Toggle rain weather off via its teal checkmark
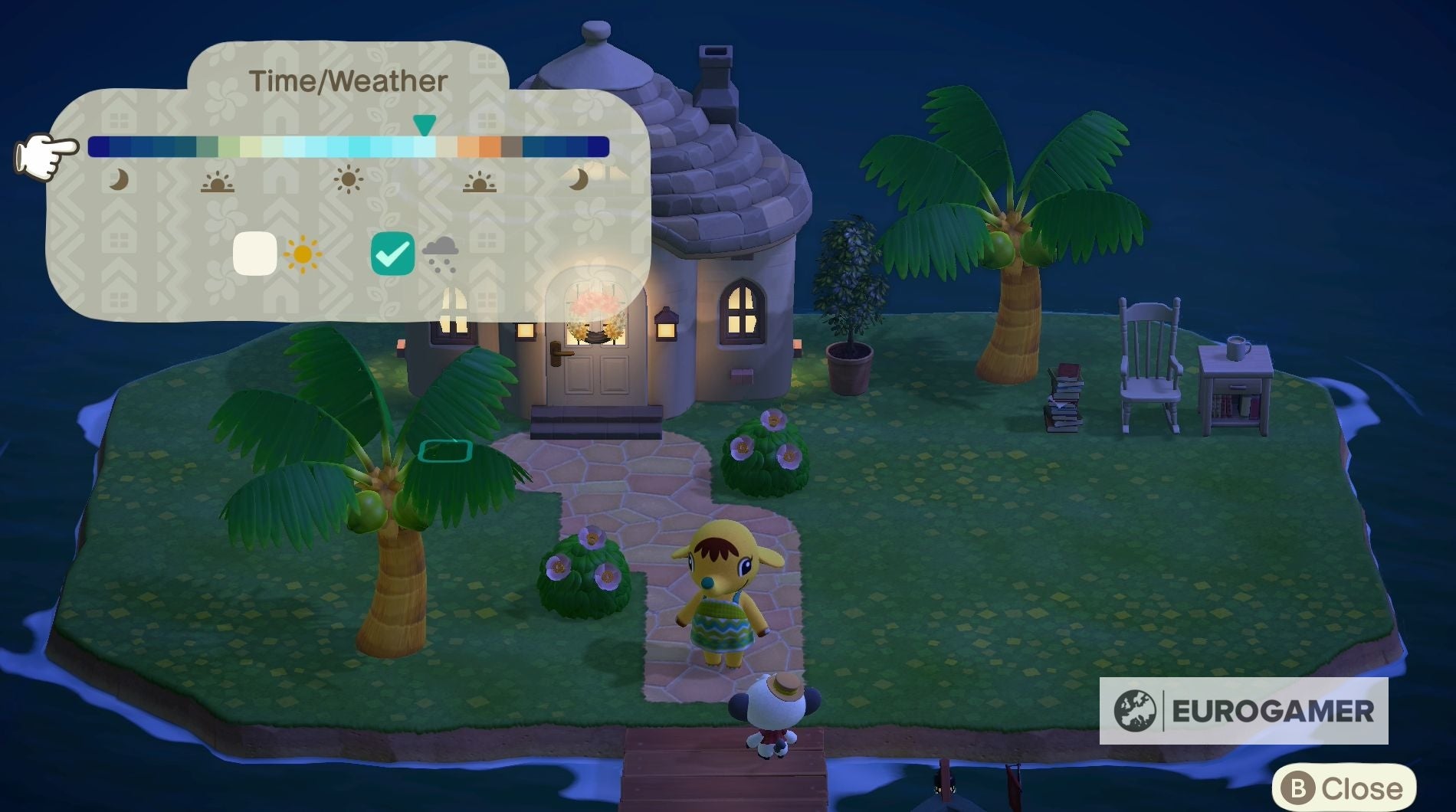The image size is (1456, 812). (393, 252)
